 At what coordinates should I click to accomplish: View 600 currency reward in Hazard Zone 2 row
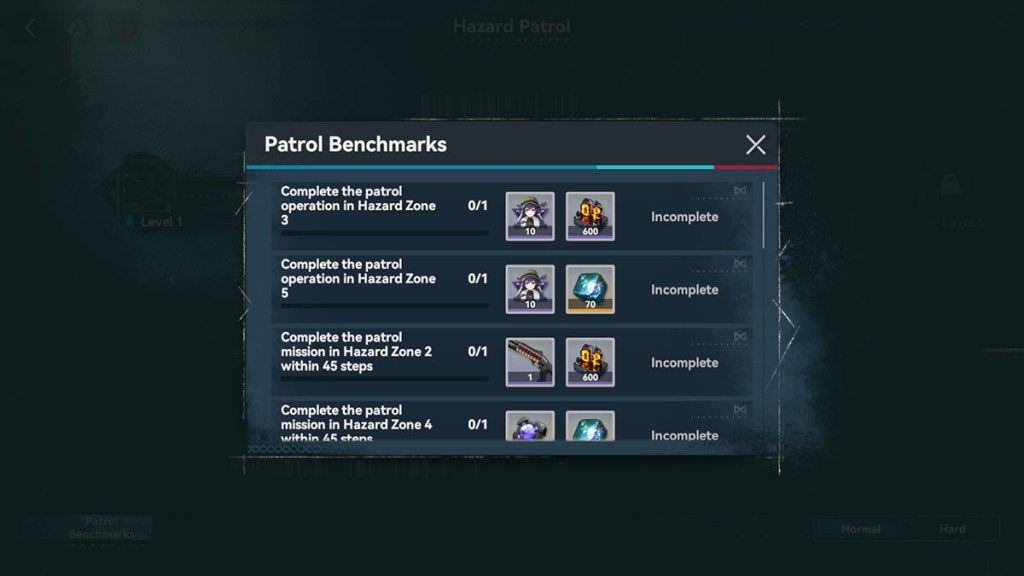tap(590, 362)
